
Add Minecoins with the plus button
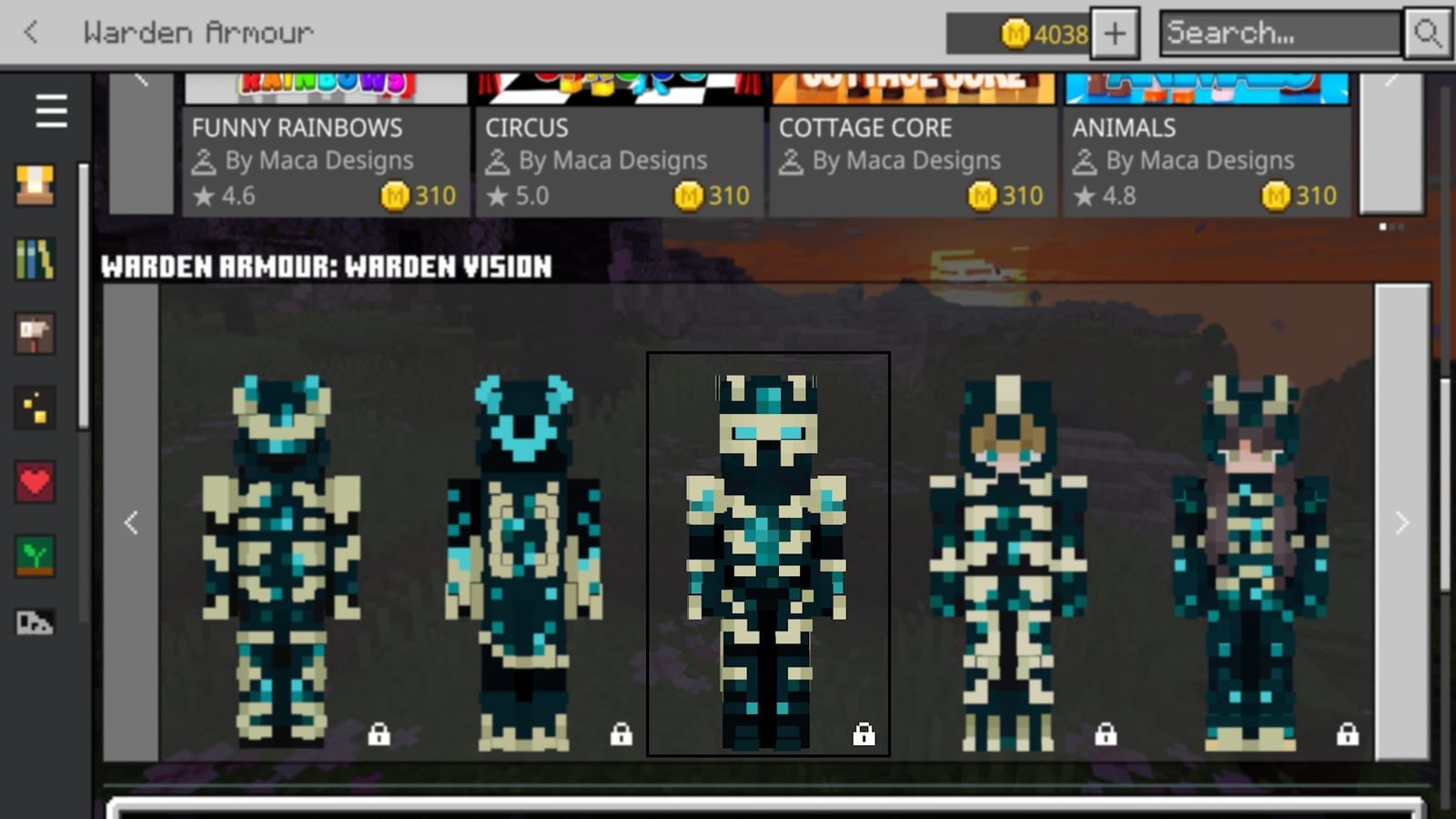[x=1114, y=34]
